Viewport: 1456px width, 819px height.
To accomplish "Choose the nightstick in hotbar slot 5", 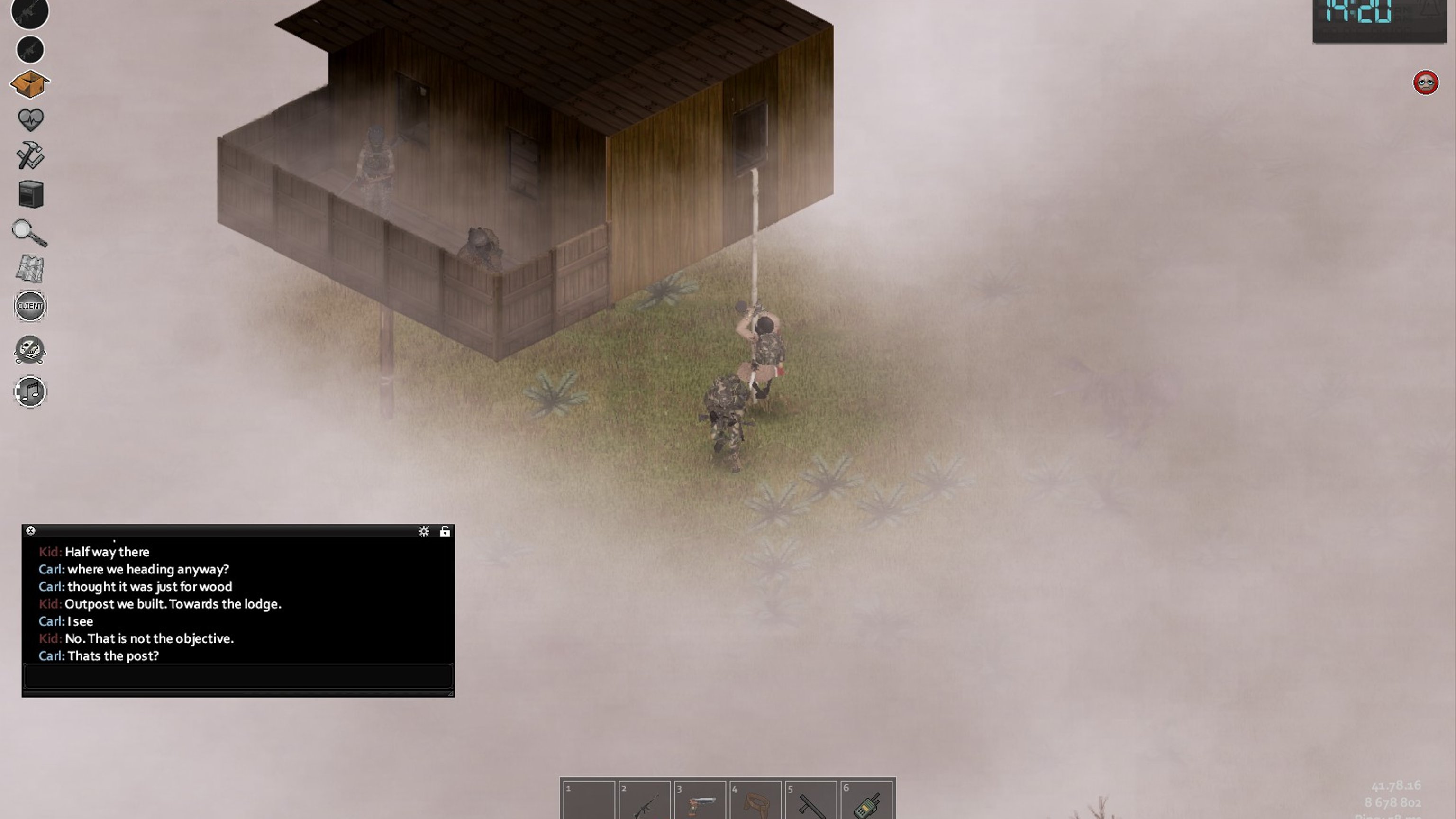I will [x=810, y=801].
